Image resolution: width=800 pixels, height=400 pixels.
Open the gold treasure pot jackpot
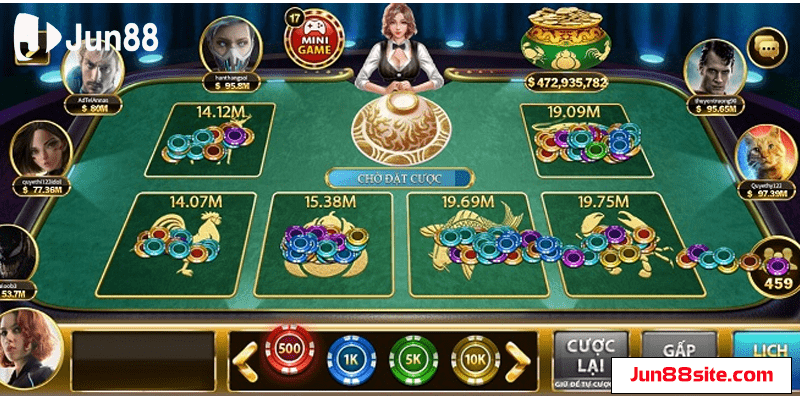pyautogui.click(x=566, y=40)
